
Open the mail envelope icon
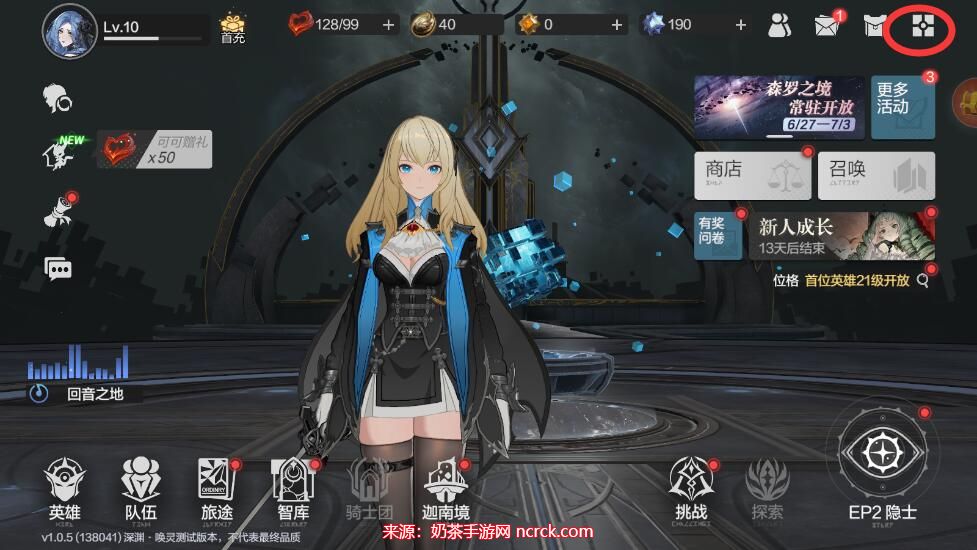827,26
